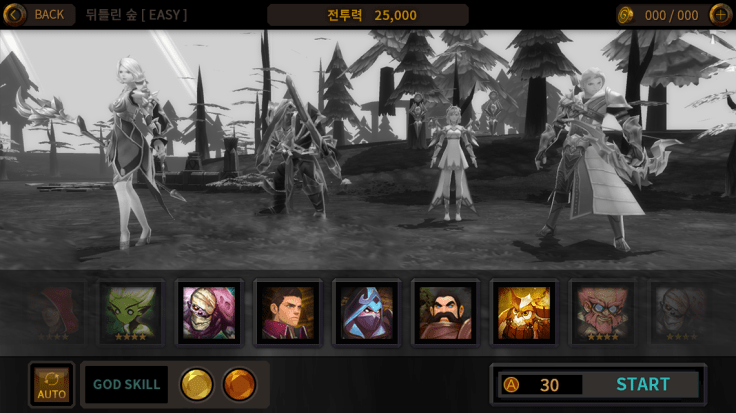The image size is (736, 413).
Task: Select the green goblin hero portrait
Action: (x=131, y=312)
